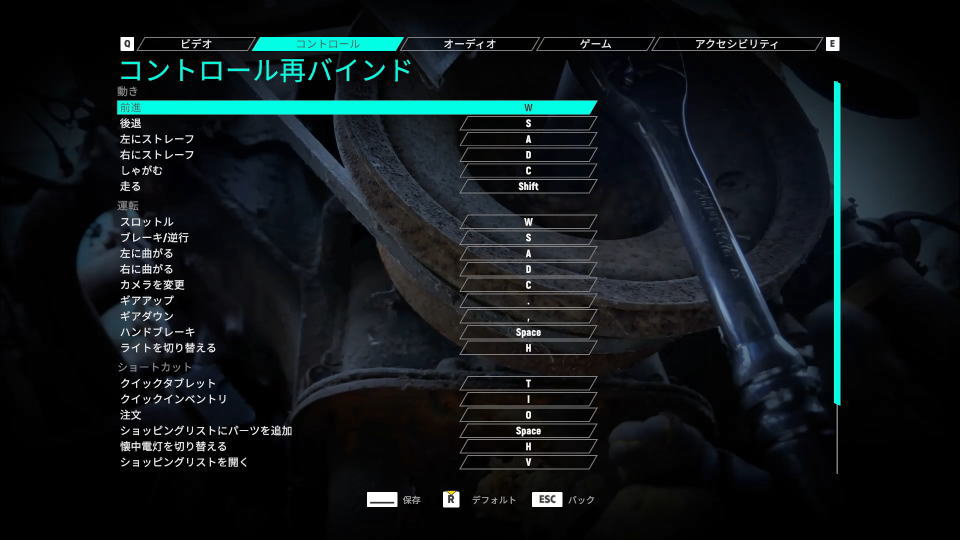Open the オーディオ tab
The height and width of the screenshot is (540, 960).
point(469,44)
